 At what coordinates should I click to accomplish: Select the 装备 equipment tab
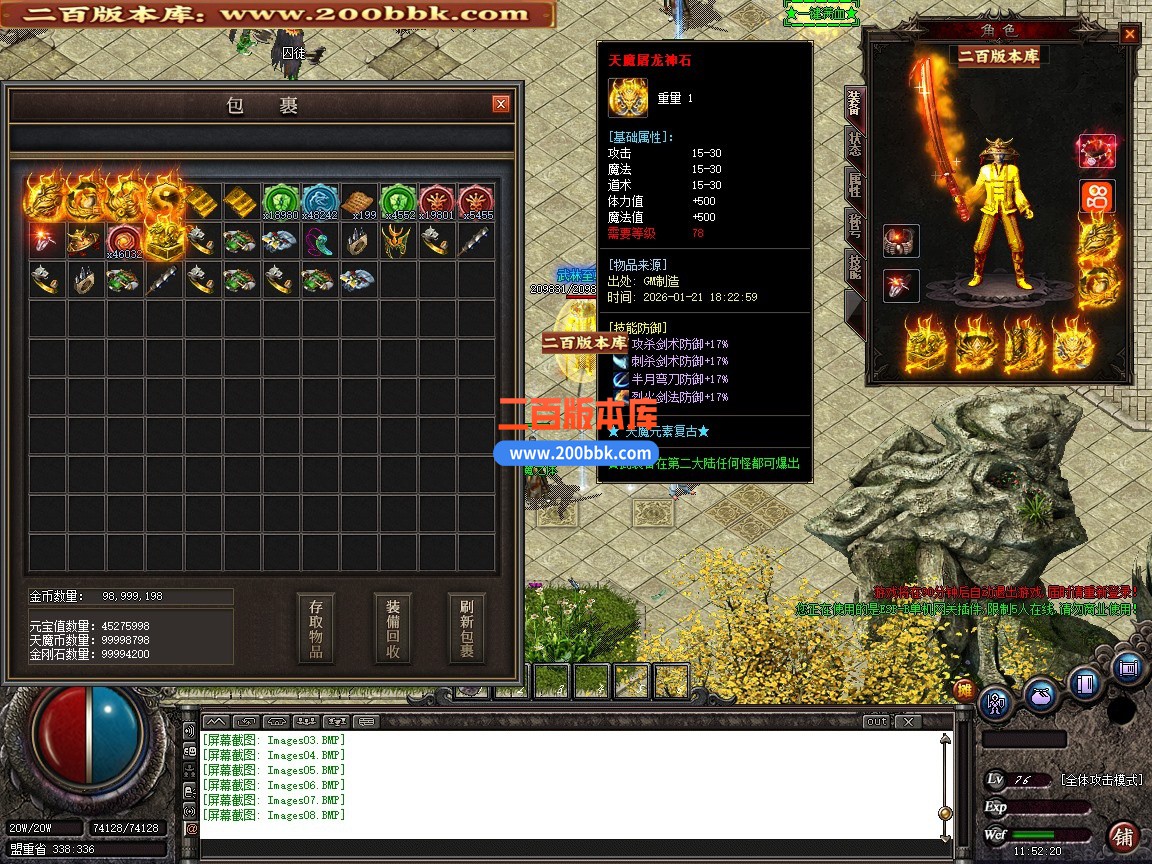pos(854,102)
